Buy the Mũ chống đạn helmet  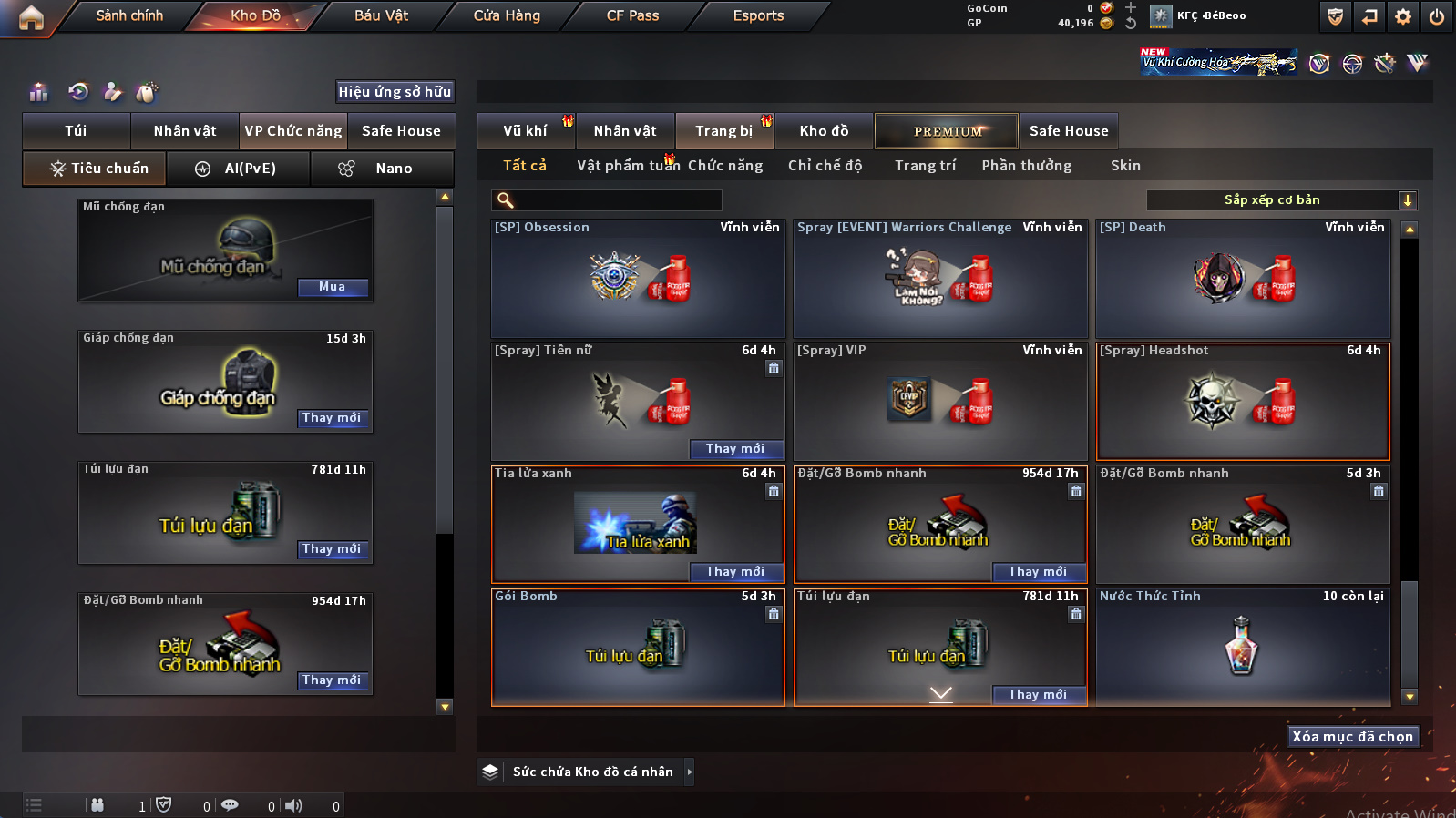(x=333, y=287)
